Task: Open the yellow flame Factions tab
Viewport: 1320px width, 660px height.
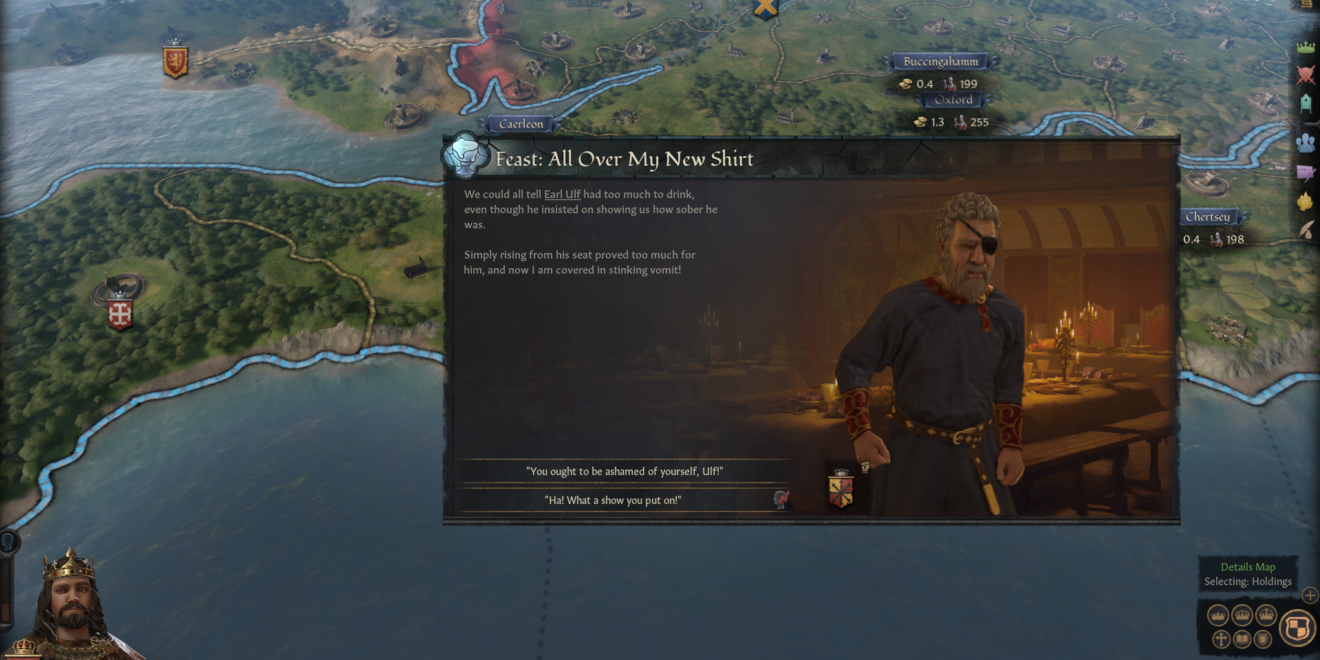Action: click(1305, 201)
